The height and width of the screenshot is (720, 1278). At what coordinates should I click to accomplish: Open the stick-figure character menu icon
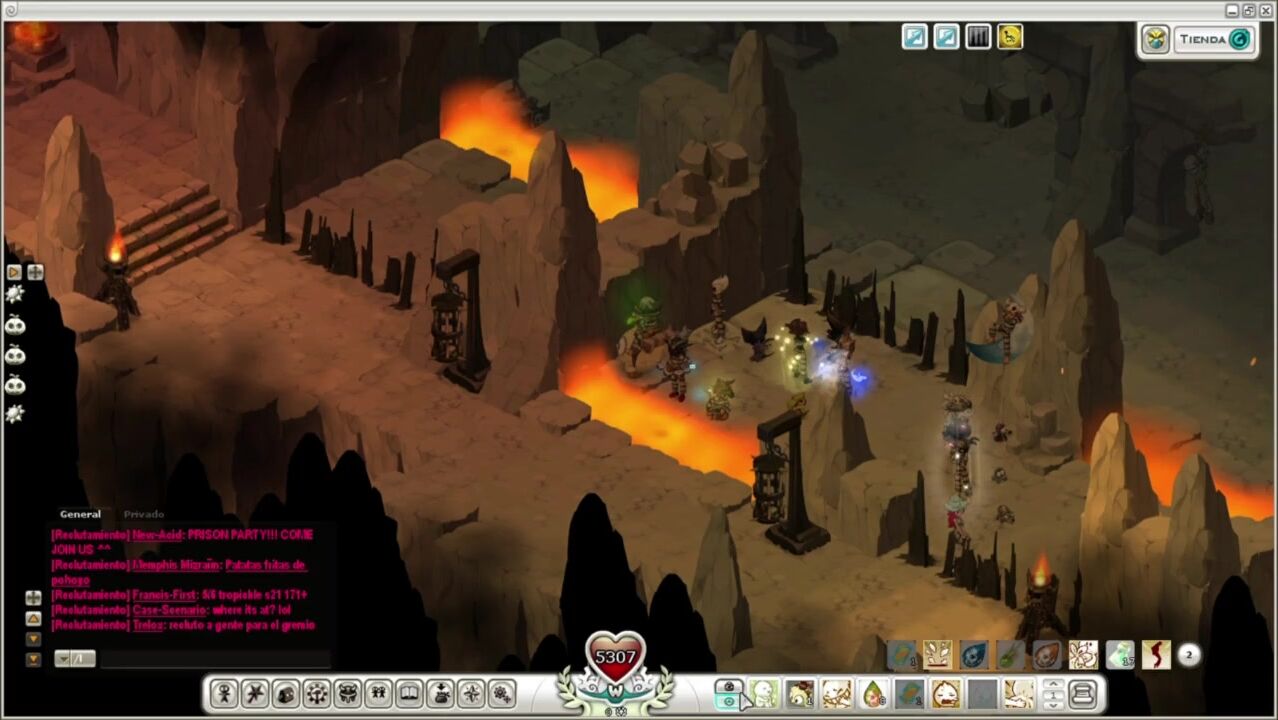224,693
